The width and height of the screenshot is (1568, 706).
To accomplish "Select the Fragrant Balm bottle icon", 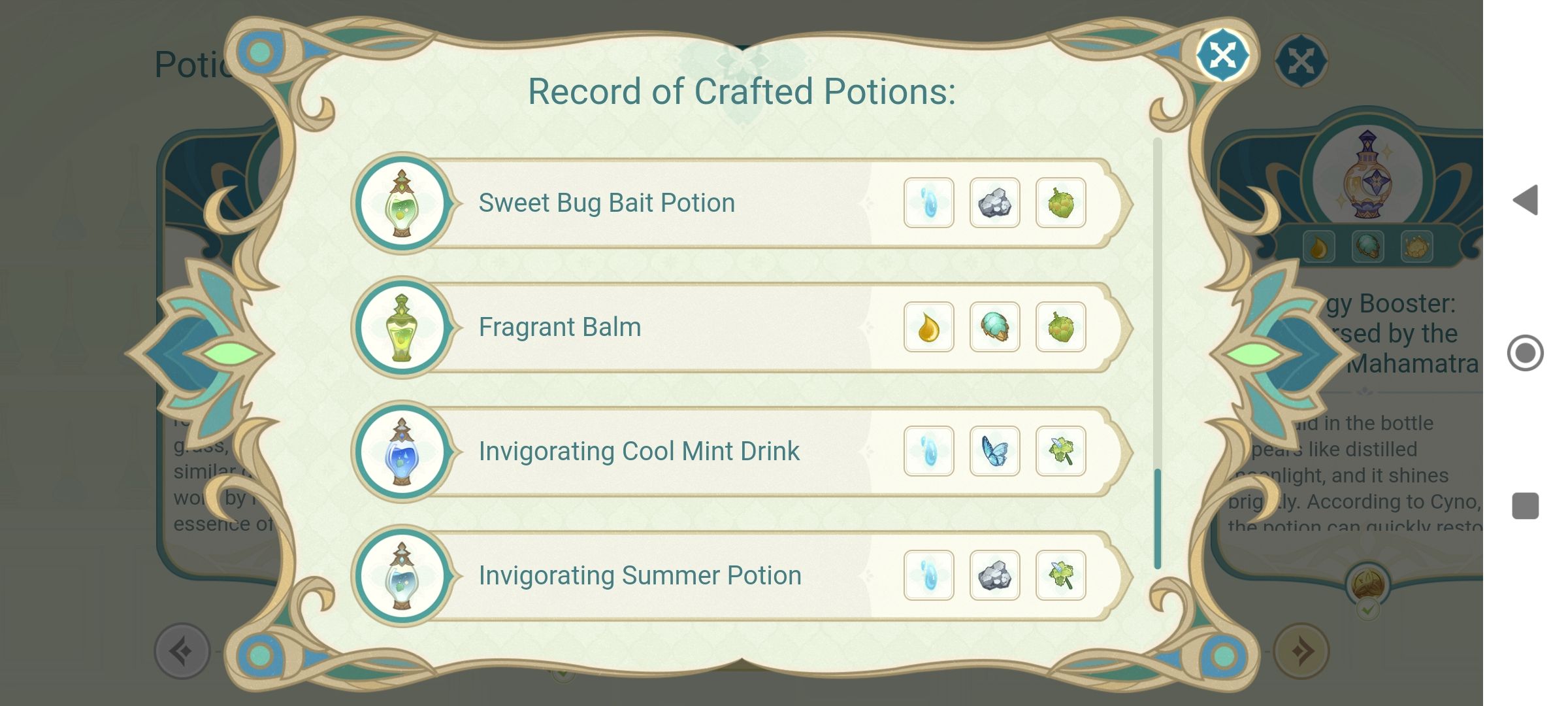I will [x=401, y=327].
